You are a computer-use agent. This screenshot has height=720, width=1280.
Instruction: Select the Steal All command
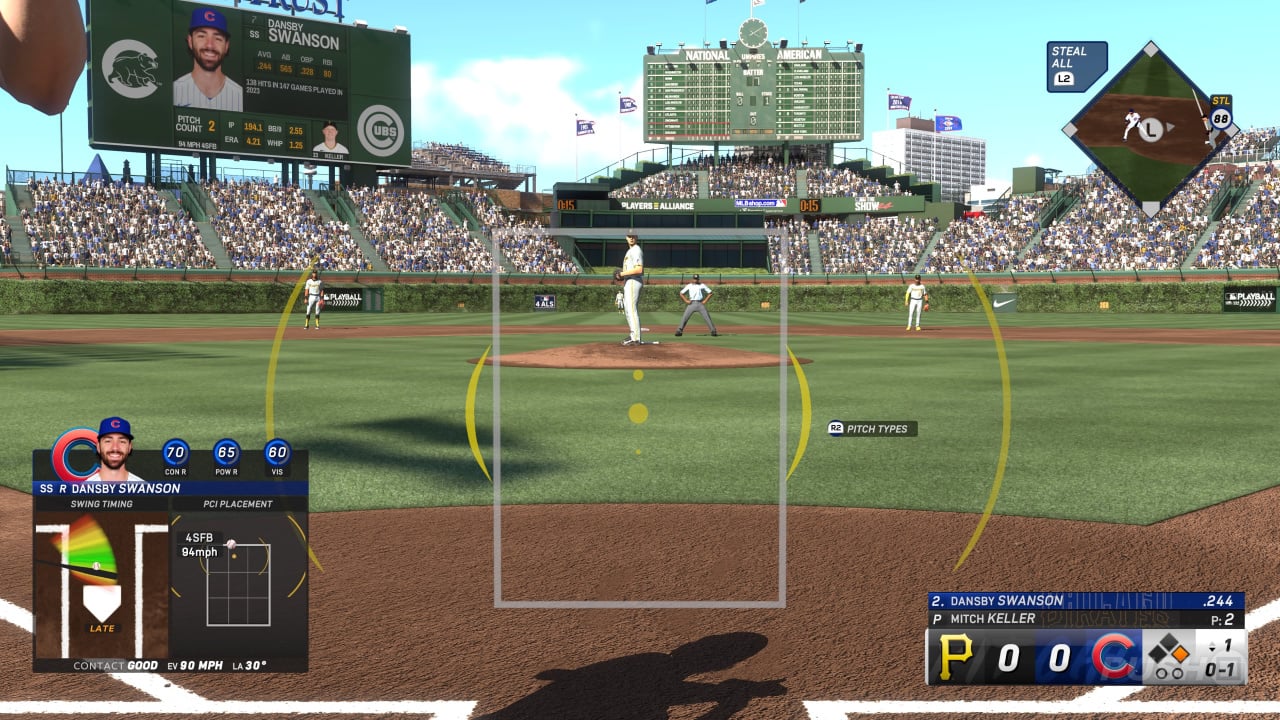(x=1076, y=66)
